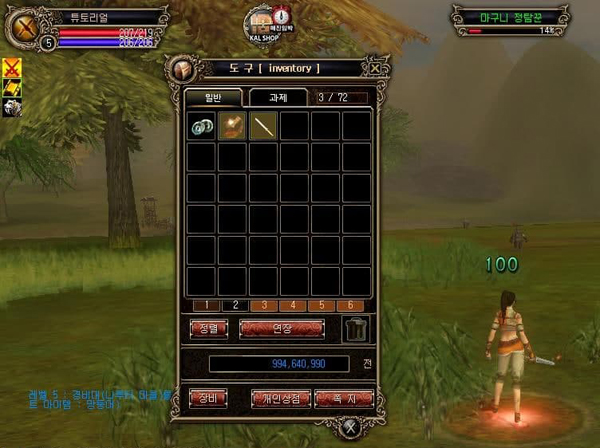Viewport: 600px width, 448px height.
Task: Select the wooden staff item slot
Action: click(264, 126)
